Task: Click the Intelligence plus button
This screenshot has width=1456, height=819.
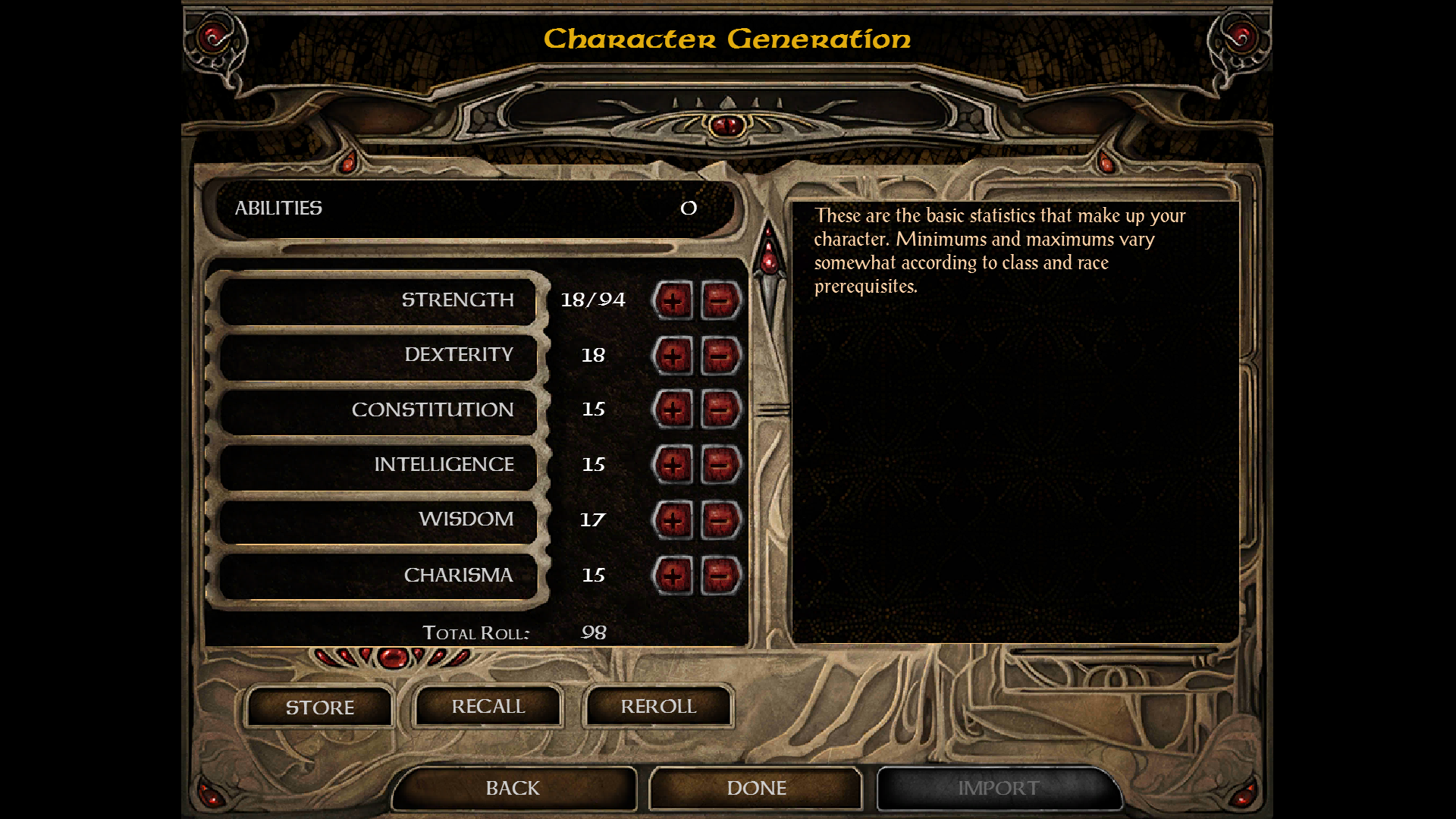Action: [x=673, y=465]
